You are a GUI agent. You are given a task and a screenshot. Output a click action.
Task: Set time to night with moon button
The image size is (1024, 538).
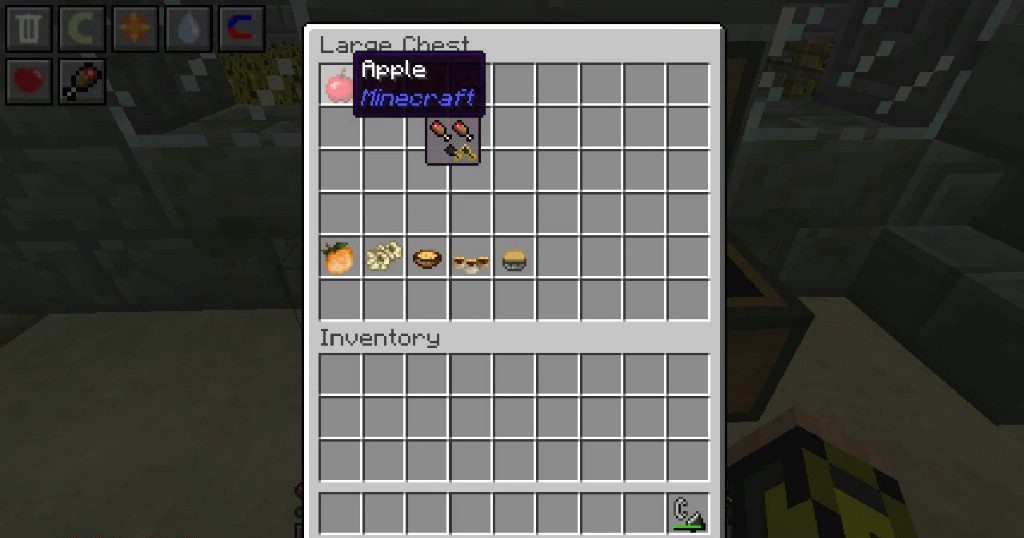83,29
